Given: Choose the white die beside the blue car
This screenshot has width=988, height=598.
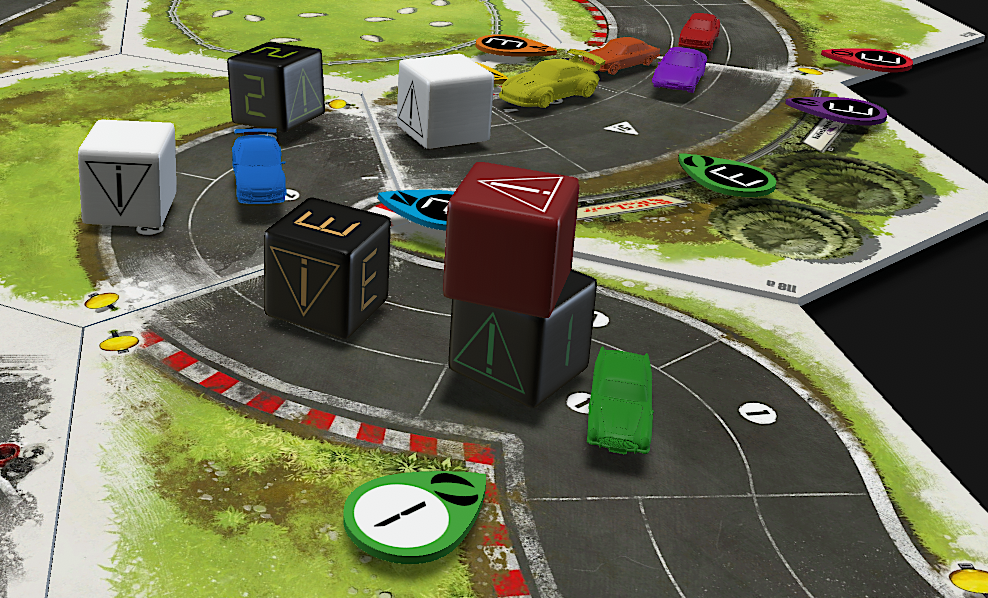Looking at the screenshot, I should coord(127,172).
